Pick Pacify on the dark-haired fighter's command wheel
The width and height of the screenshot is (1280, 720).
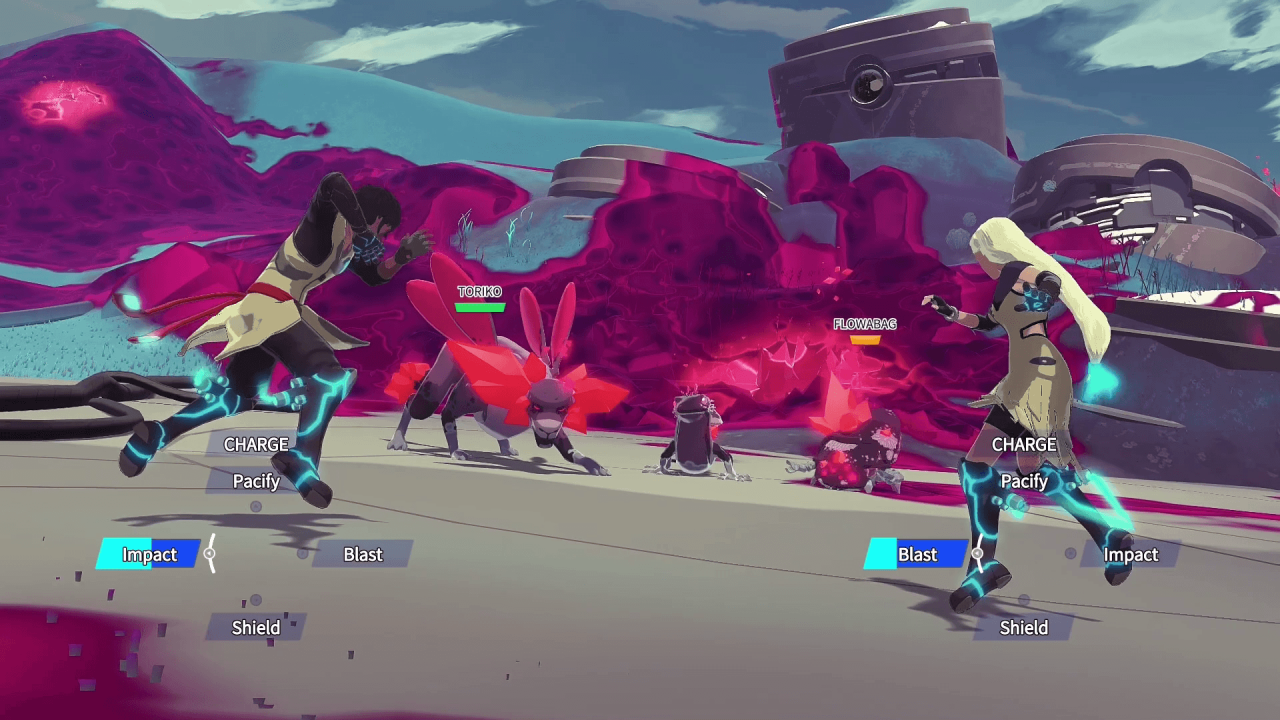click(256, 481)
